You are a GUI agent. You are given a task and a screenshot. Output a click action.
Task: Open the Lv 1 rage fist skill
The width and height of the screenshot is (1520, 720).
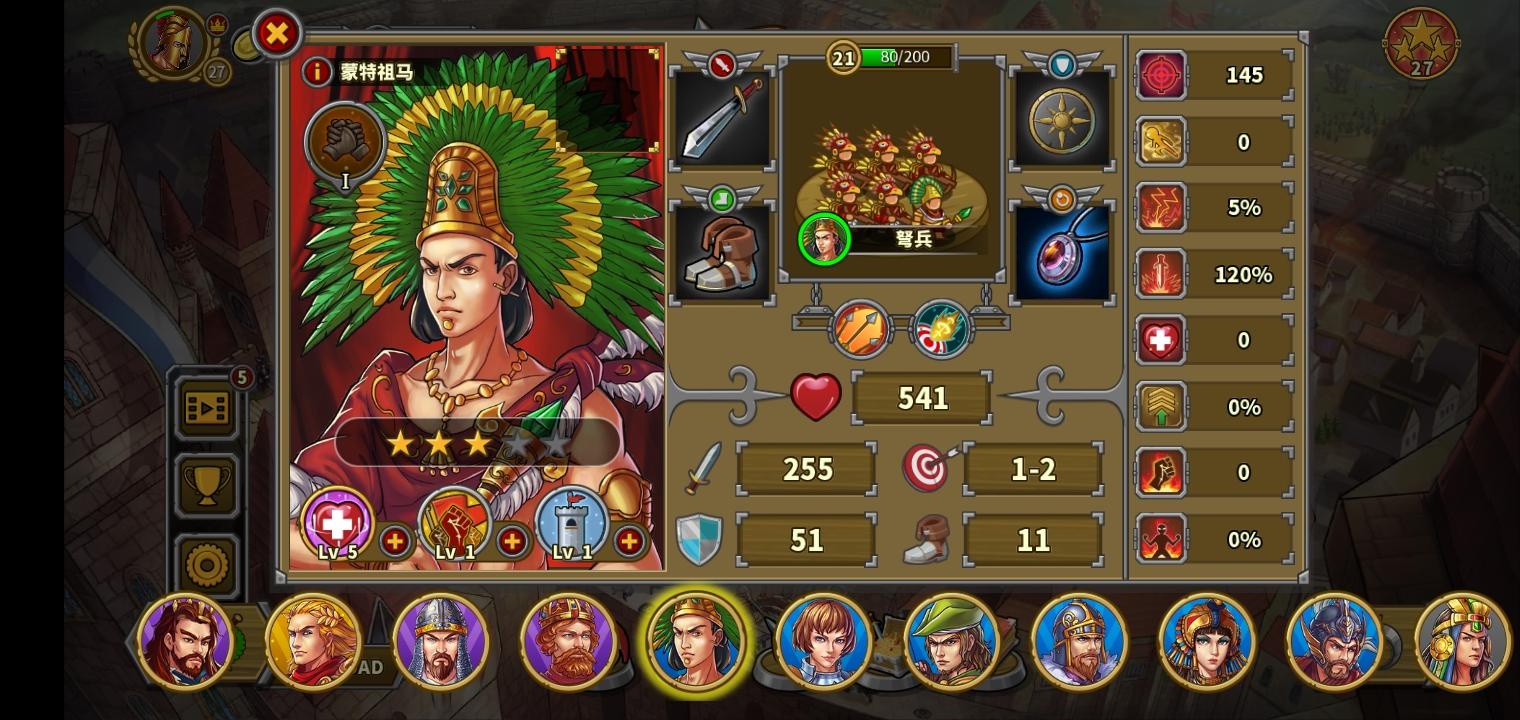(x=453, y=522)
